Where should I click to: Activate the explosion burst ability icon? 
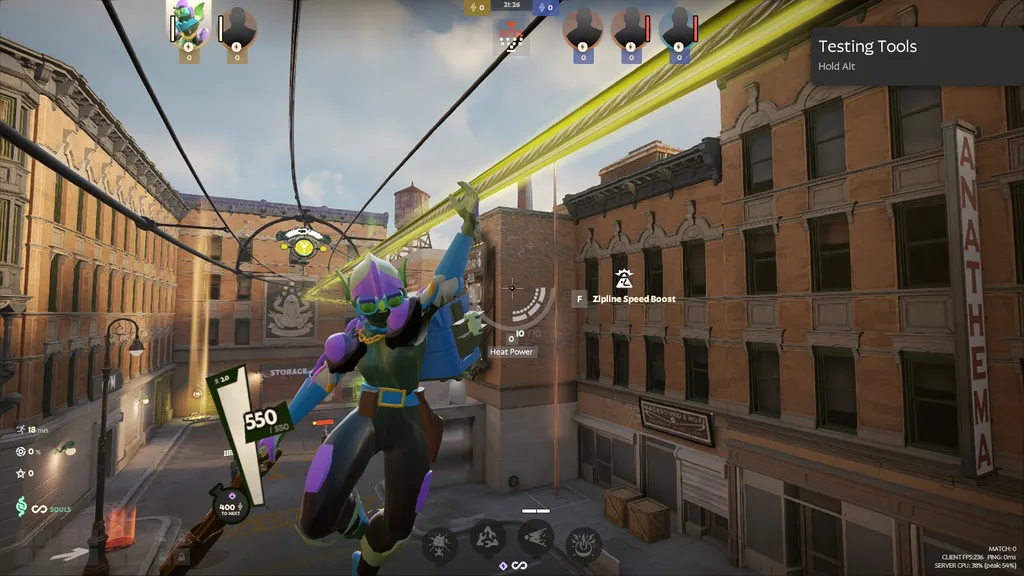pos(440,545)
